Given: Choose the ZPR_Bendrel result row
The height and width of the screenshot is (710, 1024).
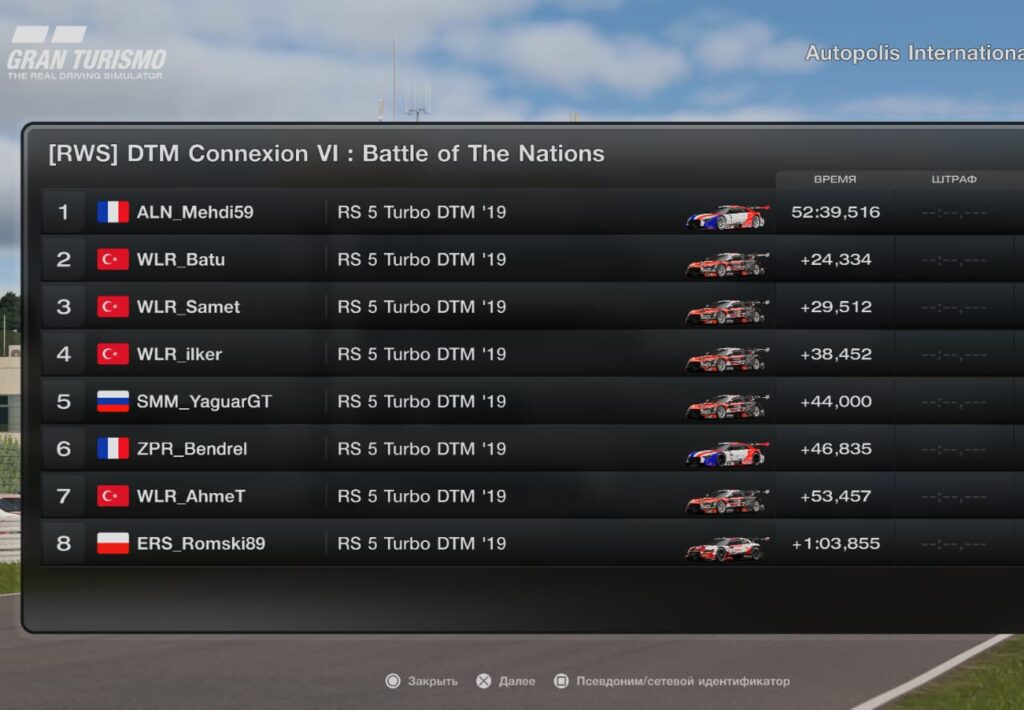Looking at the screenshot, I should pos(192,449).
